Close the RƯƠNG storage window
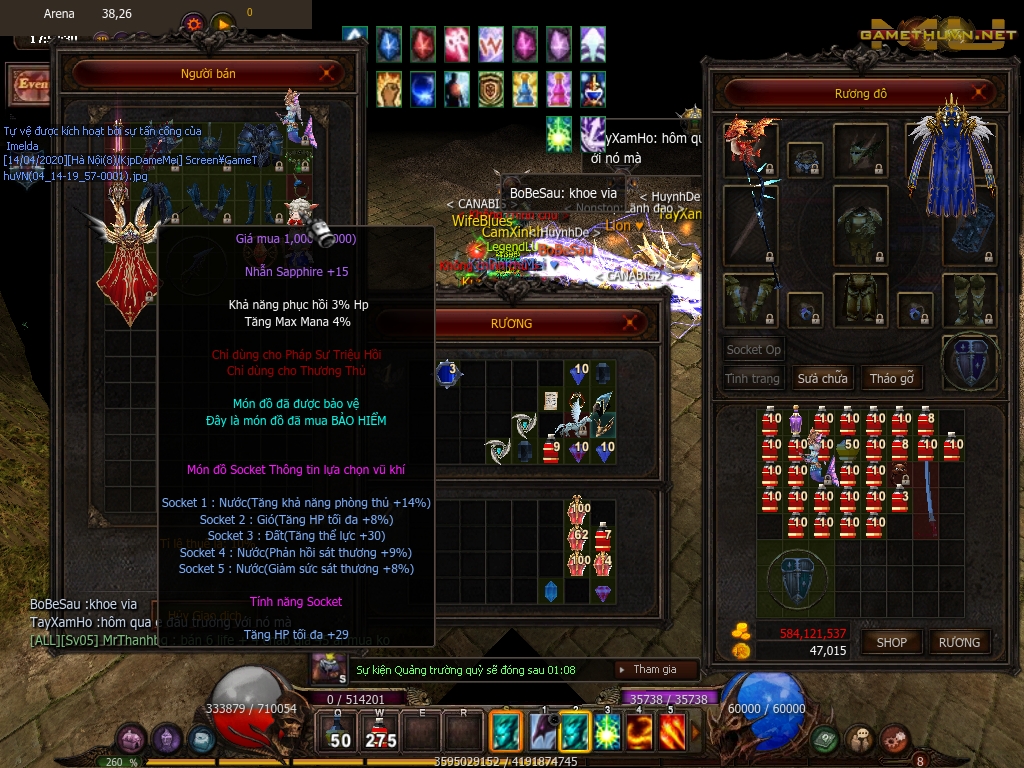 [x=631, y=322]
